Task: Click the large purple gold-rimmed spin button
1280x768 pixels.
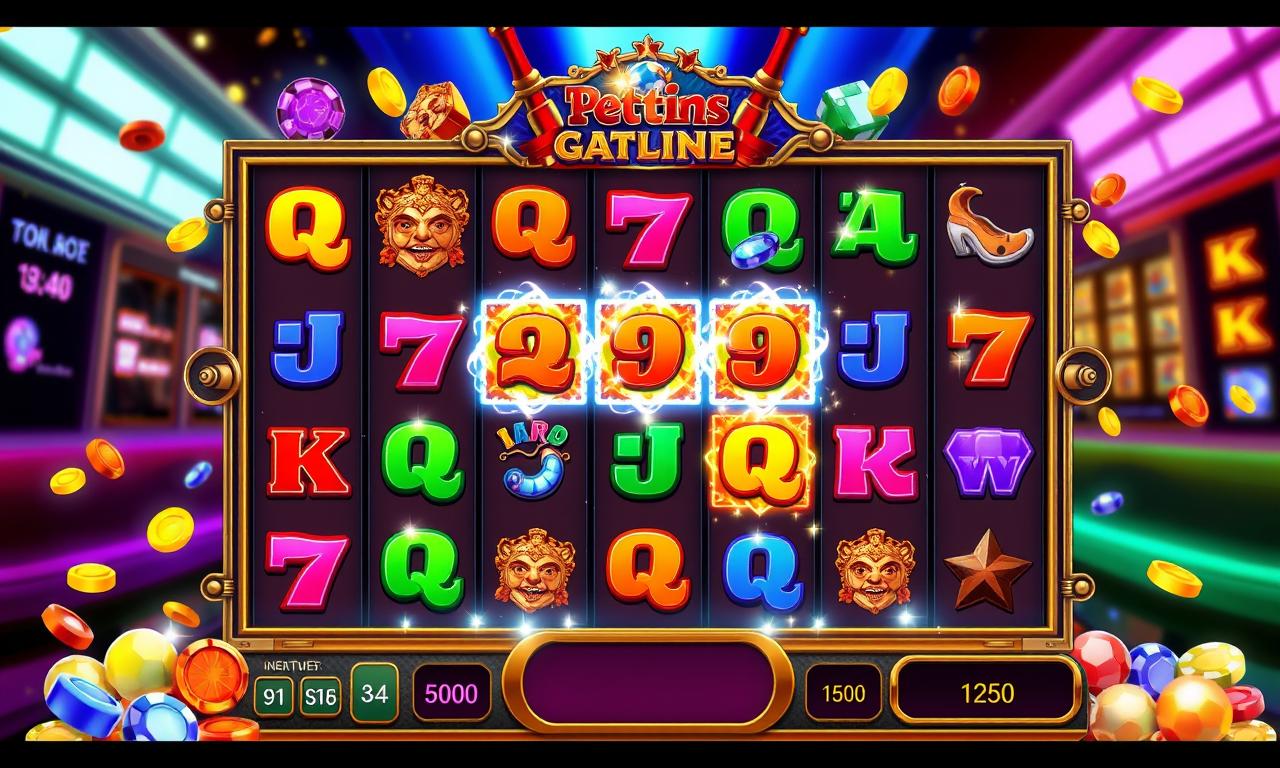Action: tap(647, 685)
